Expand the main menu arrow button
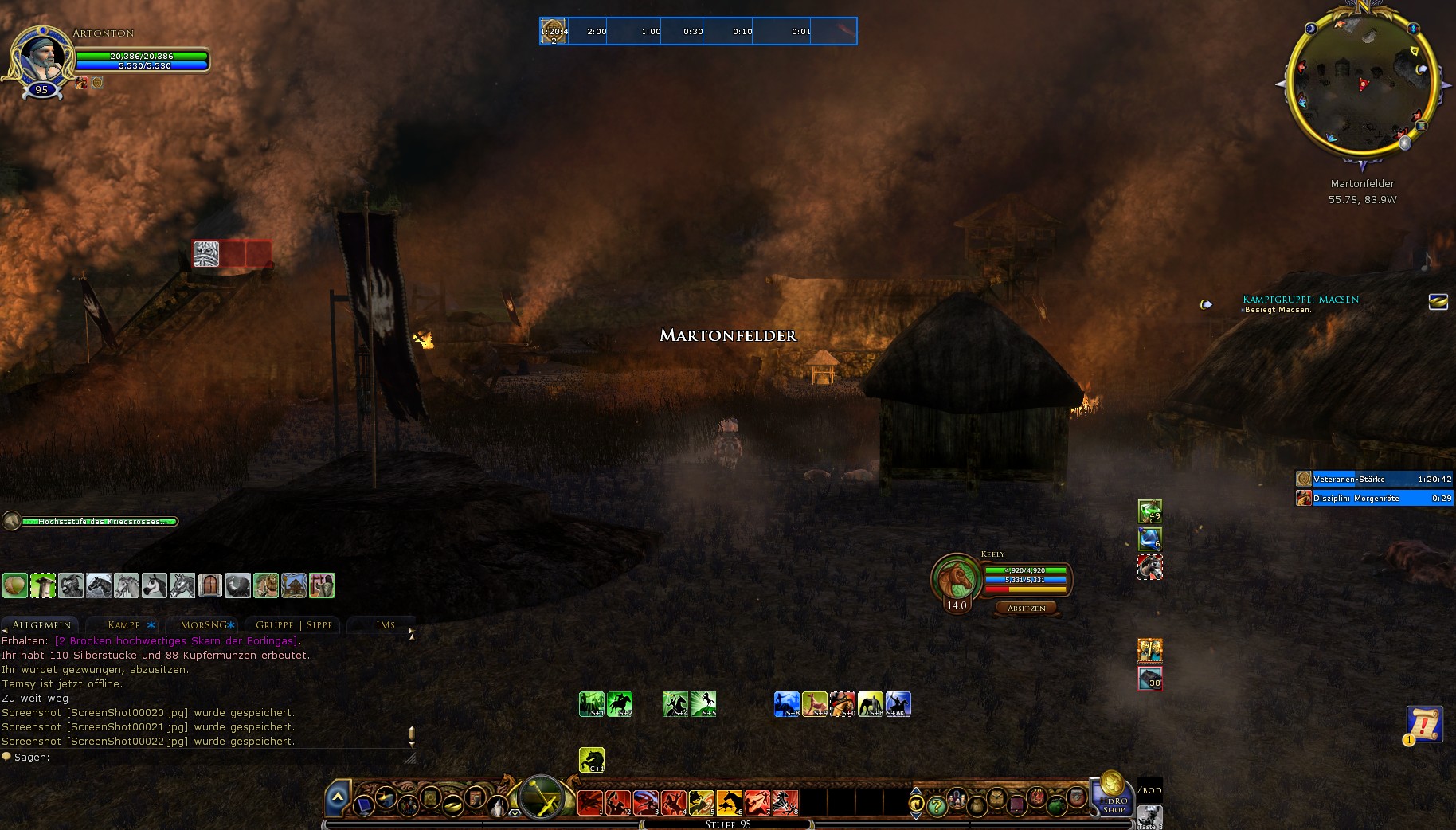This screenshot has height=830, width=1456. click(x=338, y=797)
